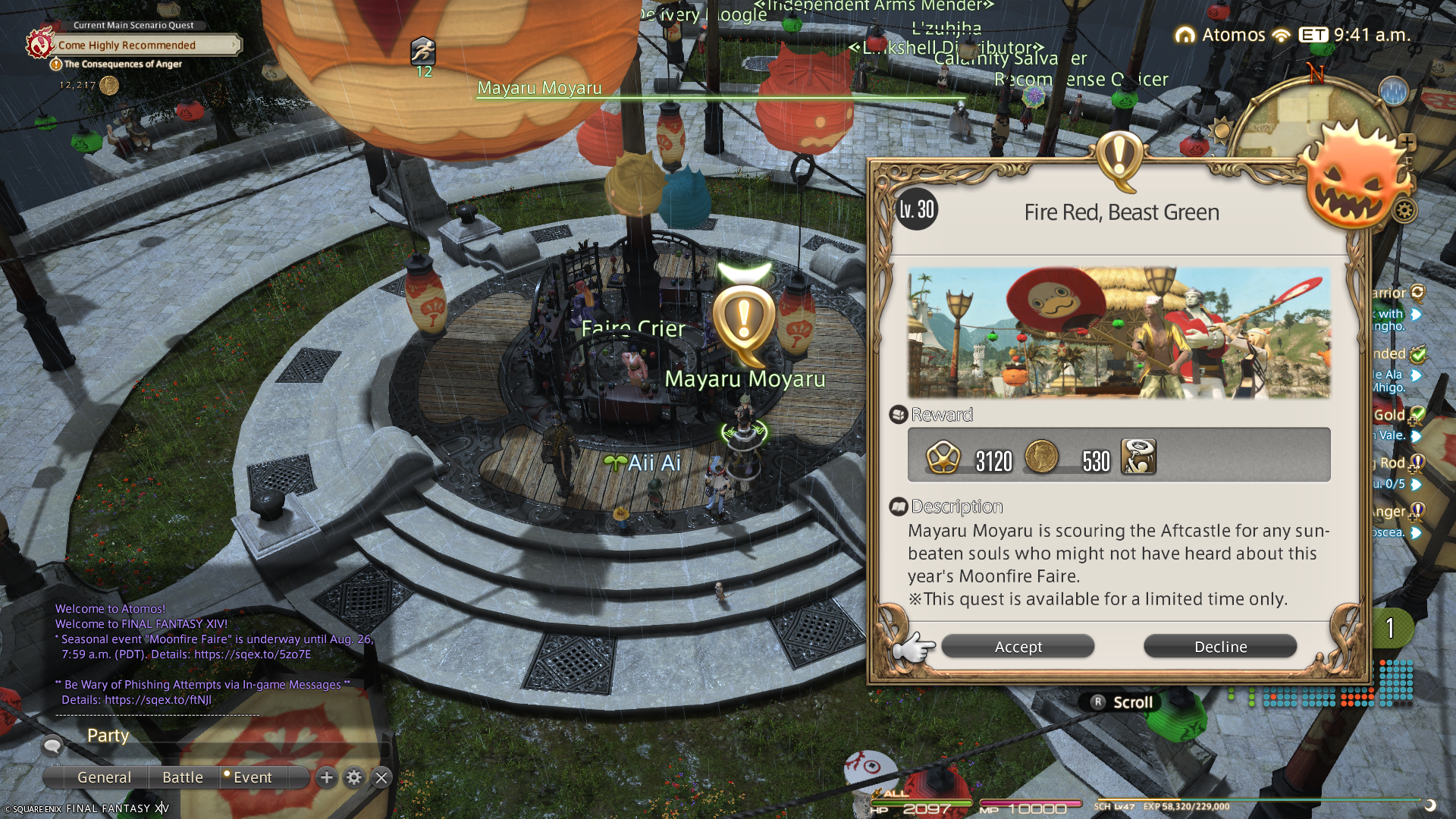Accept the Fire Red, Beast Green quest
The height and width of the screenshot is (819, 1456).
pos(1018,647)
